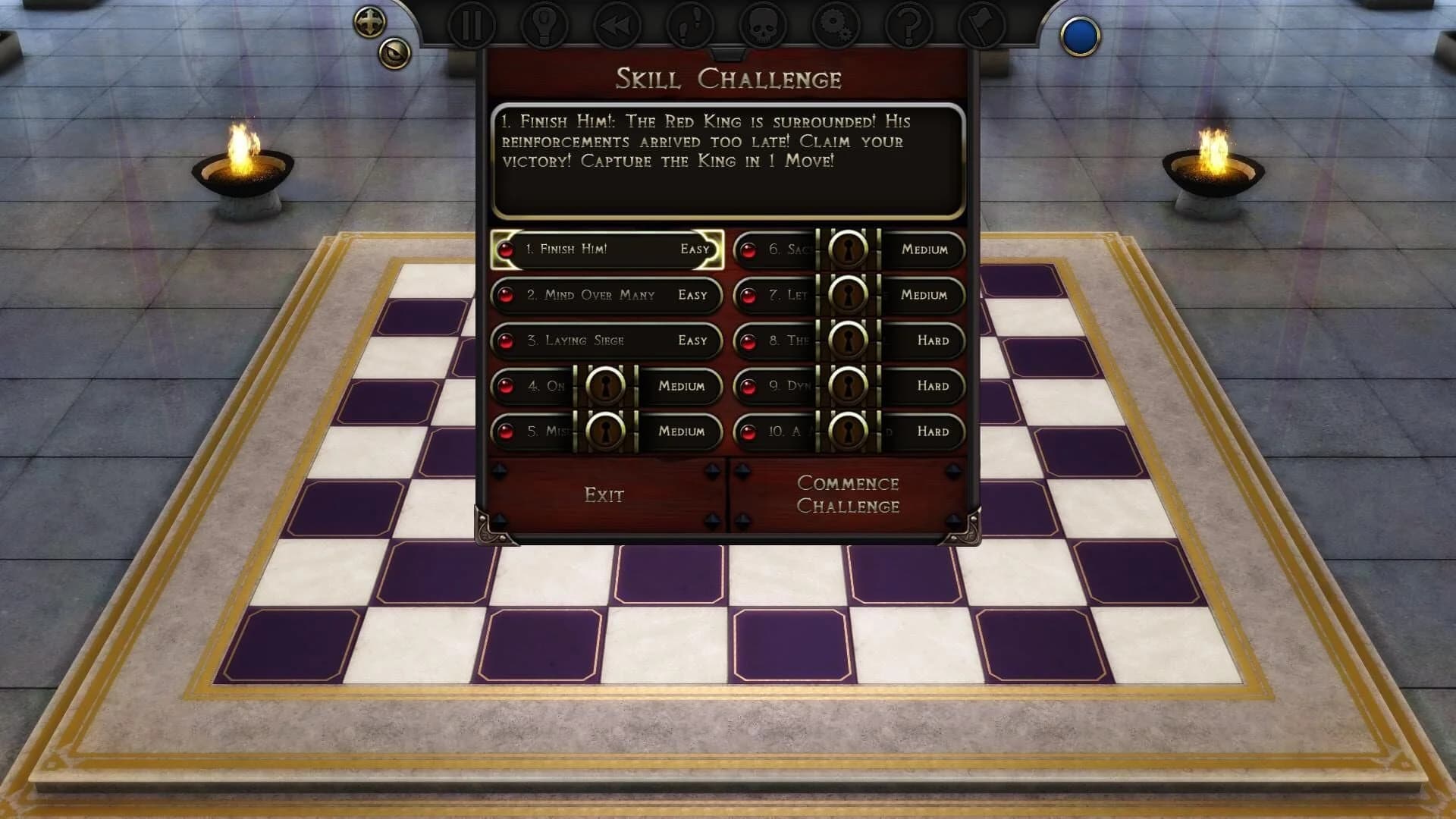Pause the game

(x=472, y=24)
